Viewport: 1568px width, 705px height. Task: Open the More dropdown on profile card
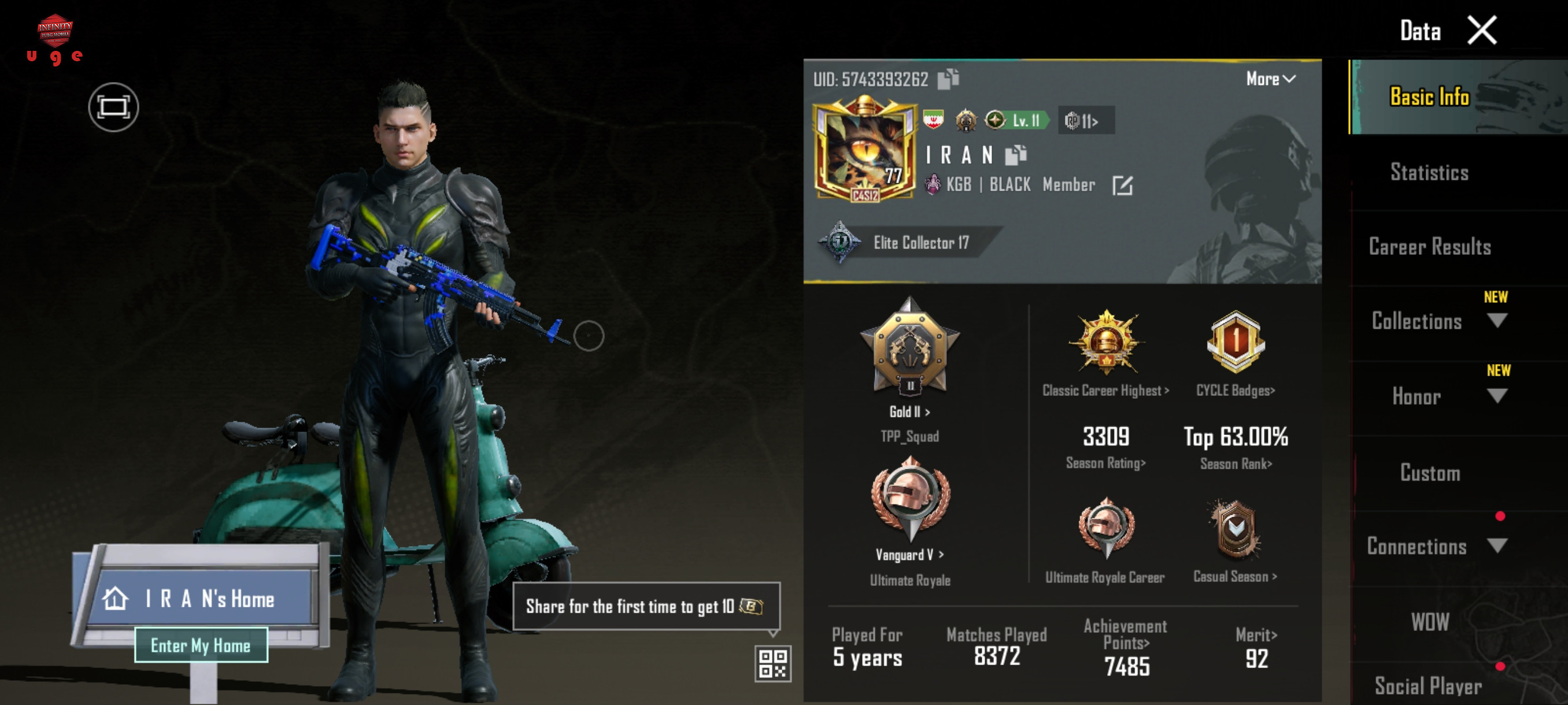tap(1270, 79)
